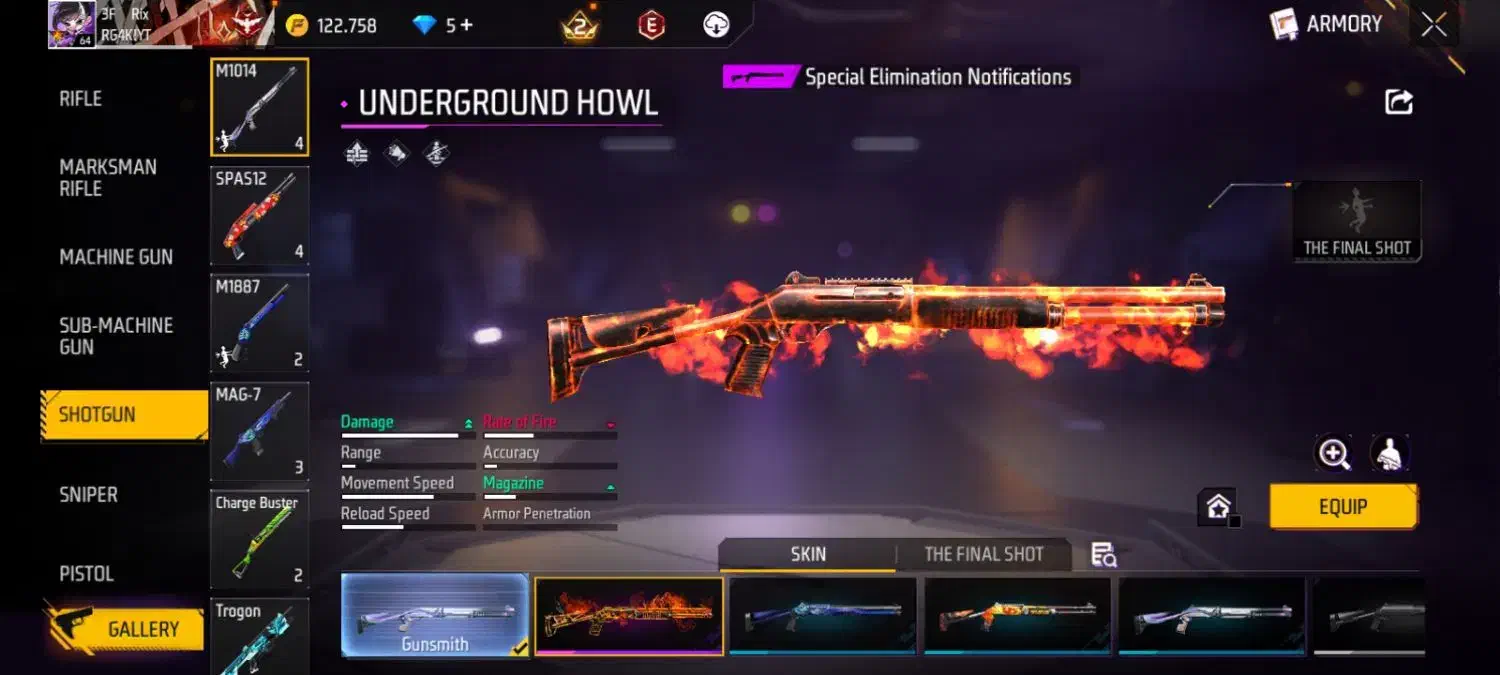Share the weapon skin
Screen dimensions: 1500x675
coord(1398,102)
